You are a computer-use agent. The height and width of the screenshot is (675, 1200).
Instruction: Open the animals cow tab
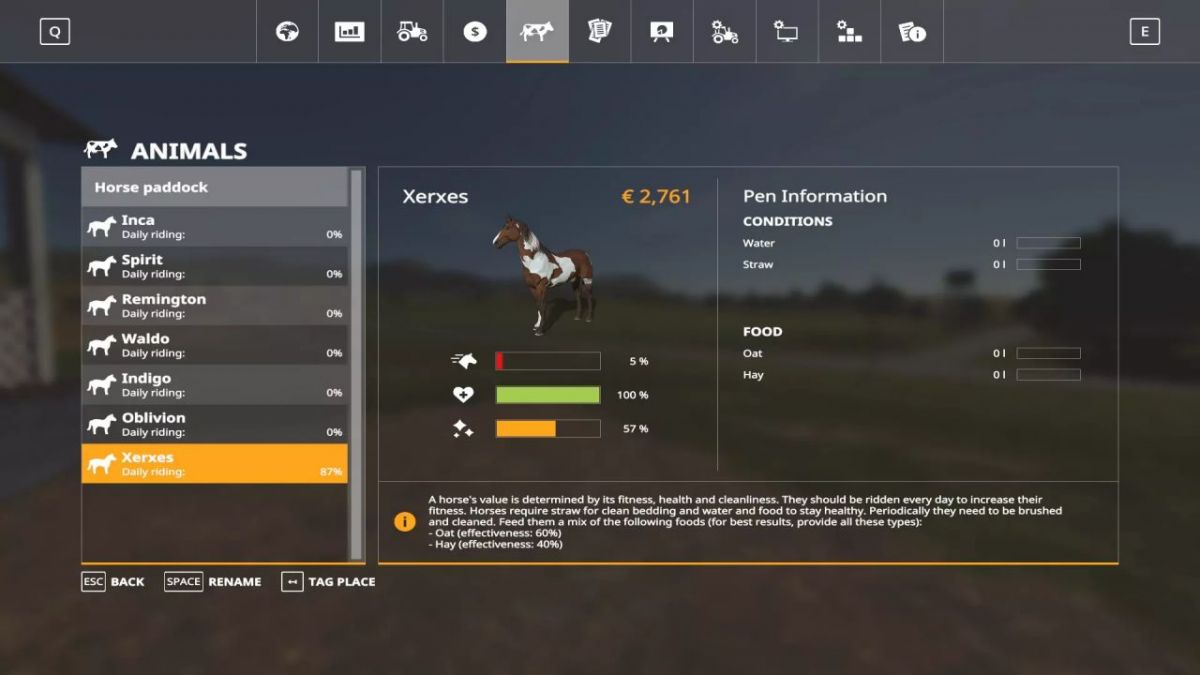pyautogui.click(x=537, y=31)
